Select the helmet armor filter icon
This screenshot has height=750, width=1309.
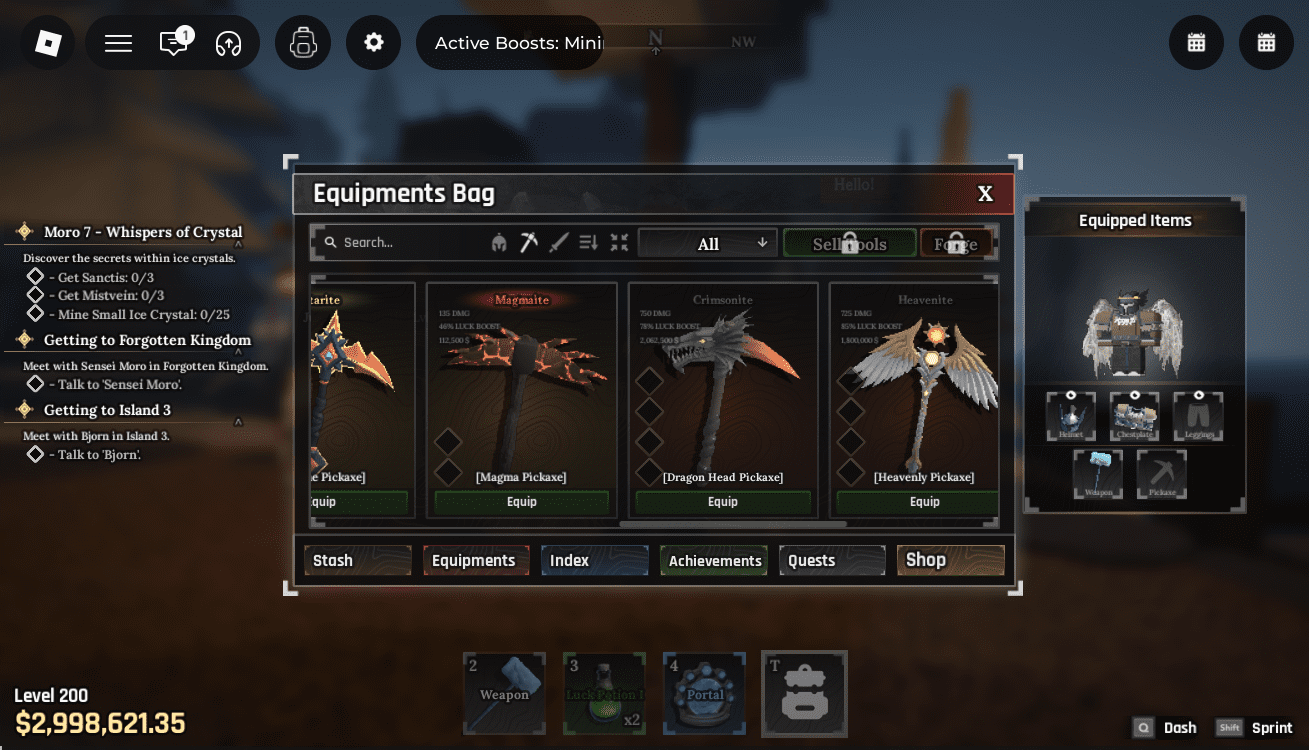click(x=499, y=242)
